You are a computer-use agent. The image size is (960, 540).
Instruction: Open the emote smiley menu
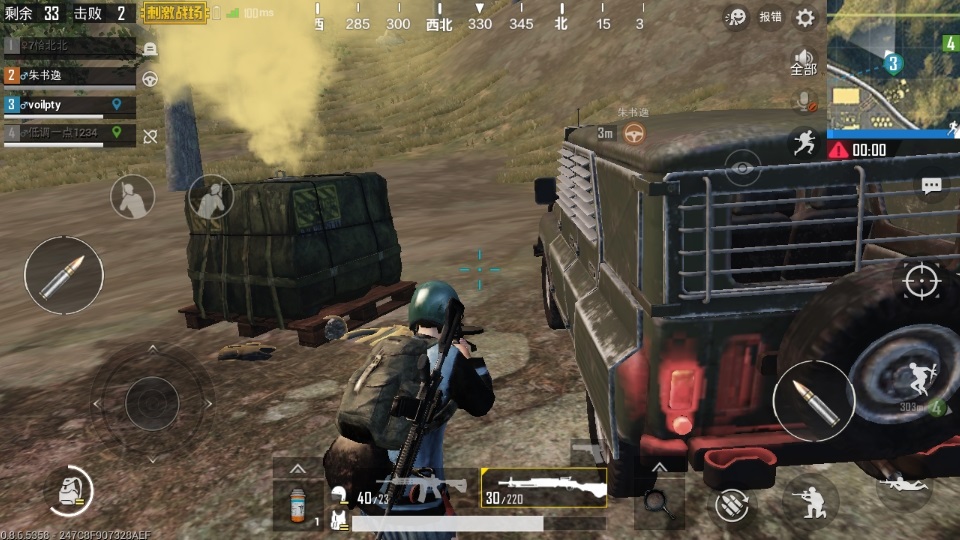pyautogui.click(x=737, y=17)
